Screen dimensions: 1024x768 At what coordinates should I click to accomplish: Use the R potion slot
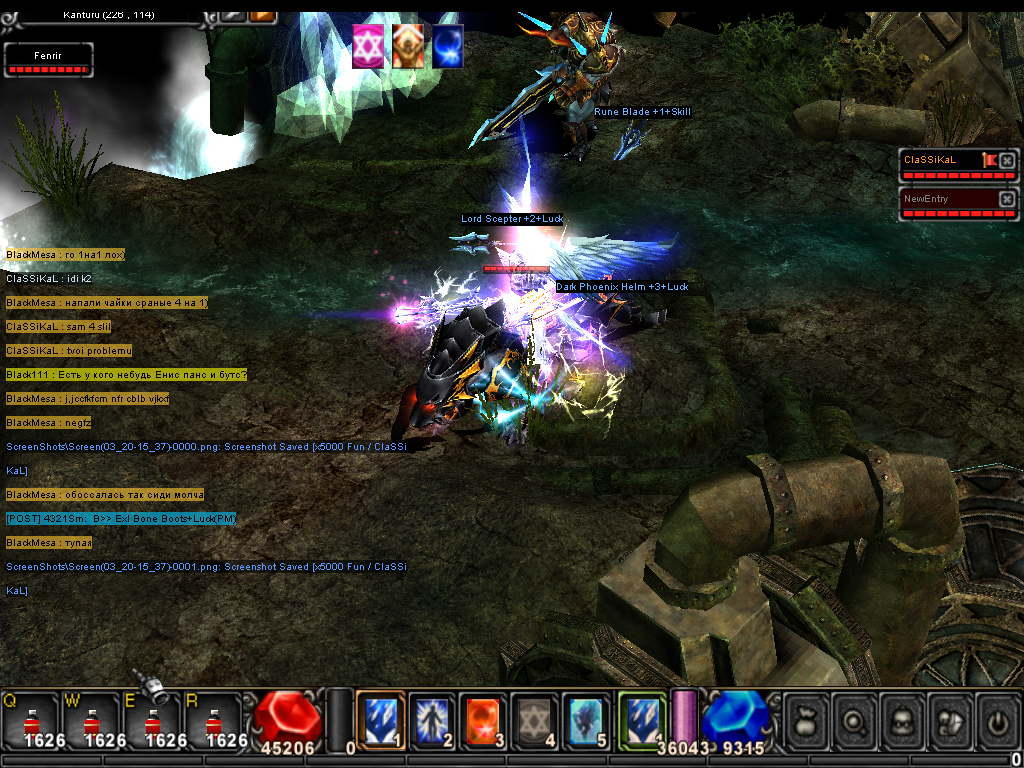212,720
